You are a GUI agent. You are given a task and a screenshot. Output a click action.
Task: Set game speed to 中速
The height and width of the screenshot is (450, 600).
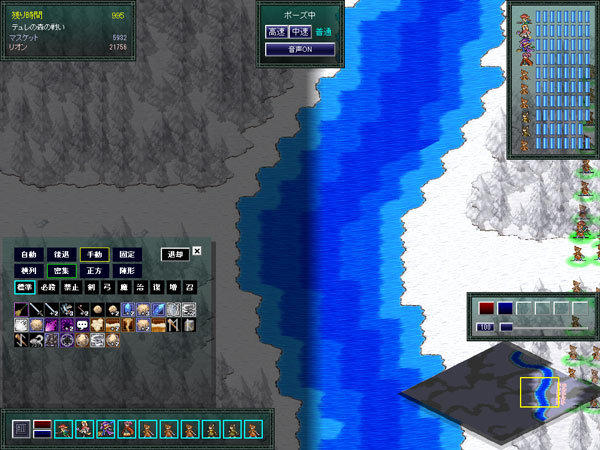[x=300, y=32]
